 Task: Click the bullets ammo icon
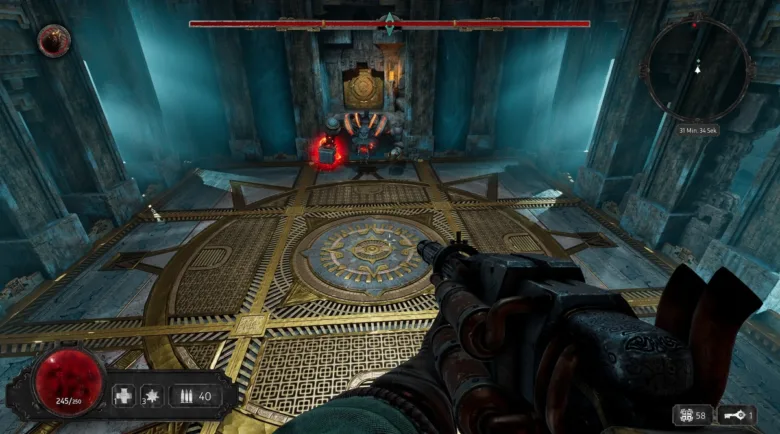pyautogui.click(x=184, y=396)
